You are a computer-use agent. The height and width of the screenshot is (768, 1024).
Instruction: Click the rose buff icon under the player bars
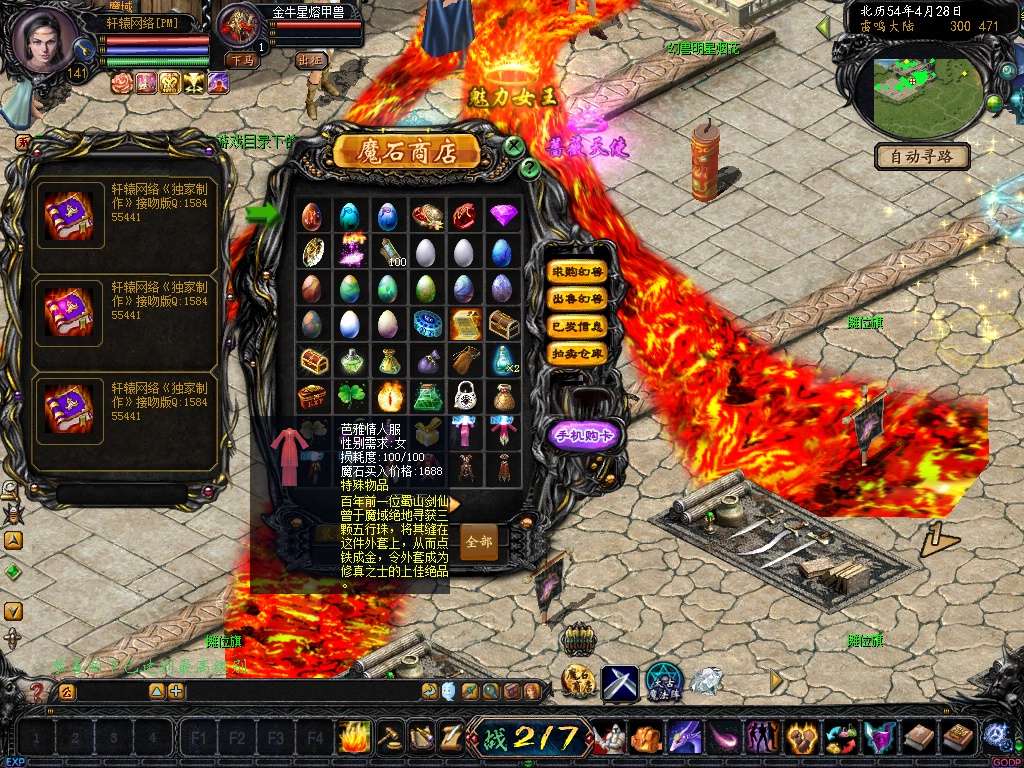122,83
